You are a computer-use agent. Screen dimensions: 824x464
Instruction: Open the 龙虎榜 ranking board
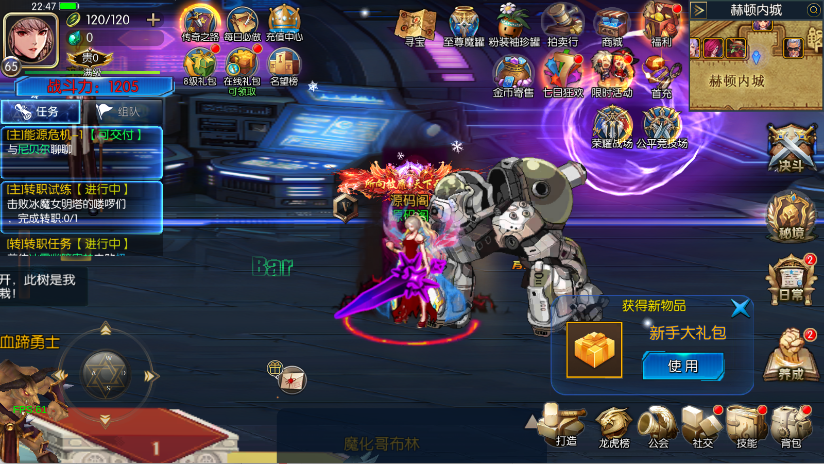point(613,425)
